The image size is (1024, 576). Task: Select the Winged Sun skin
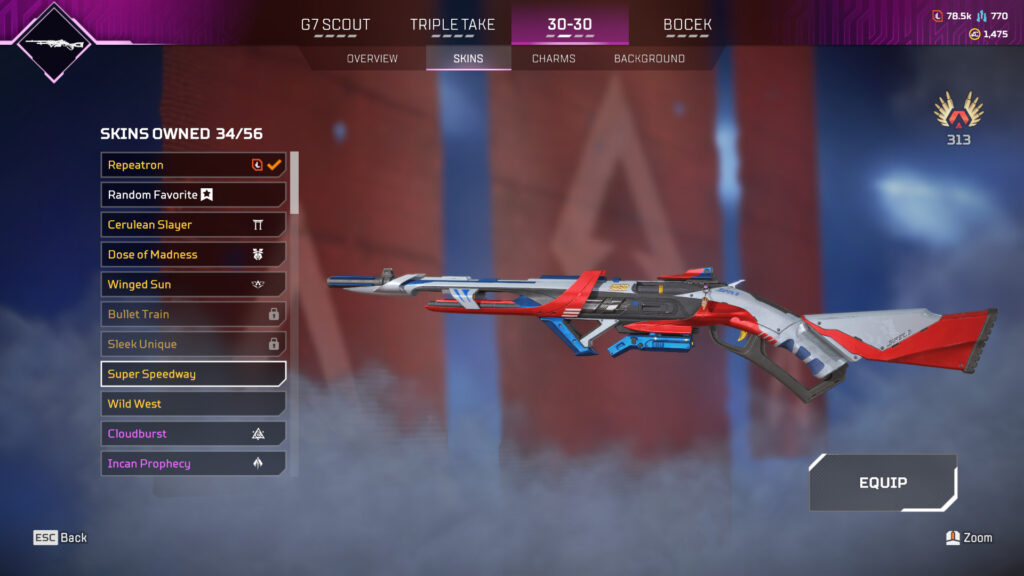coord(193,285)
